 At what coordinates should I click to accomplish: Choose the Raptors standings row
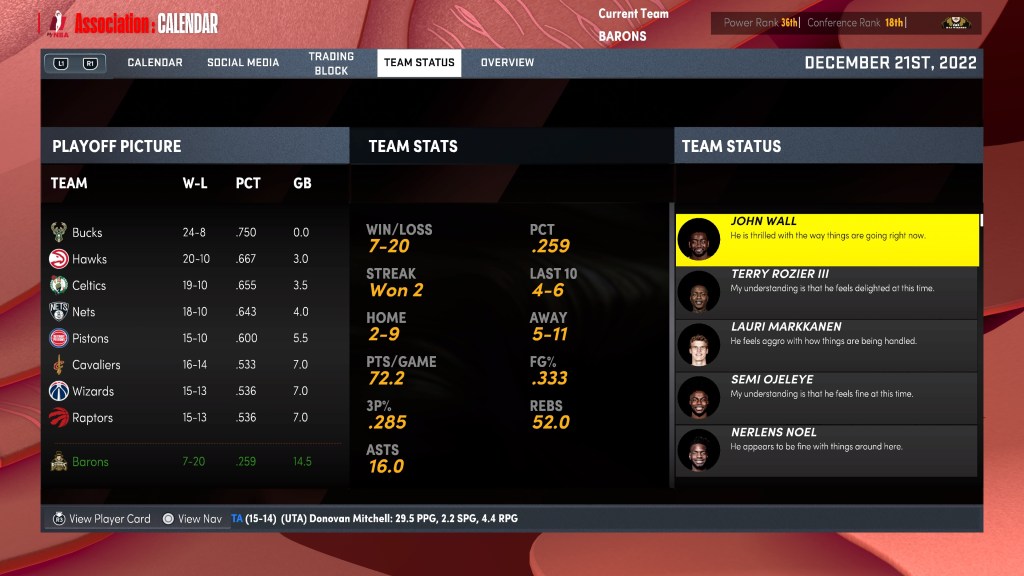point(190,418)
